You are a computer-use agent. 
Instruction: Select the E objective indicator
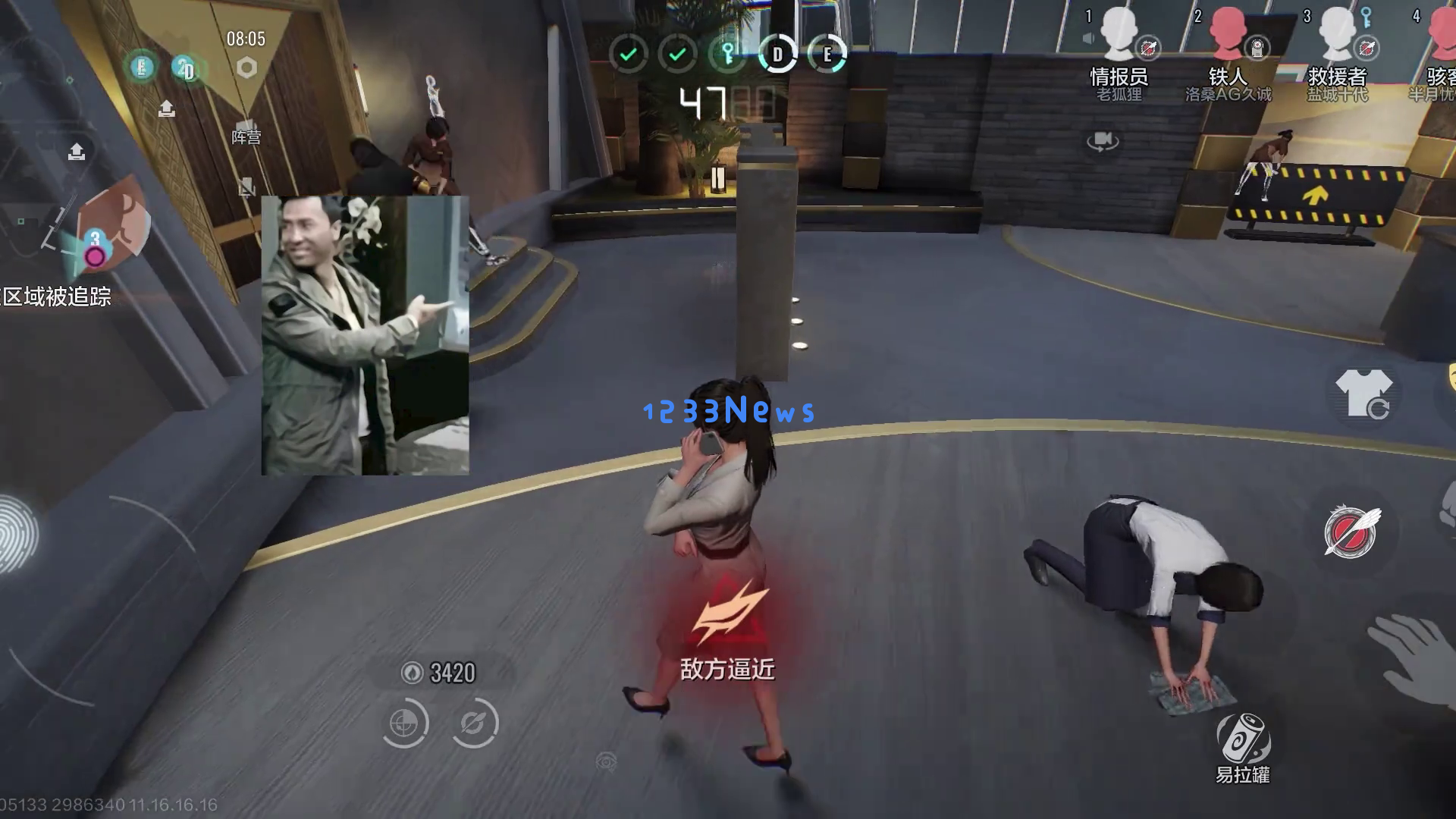pos(827,54)
